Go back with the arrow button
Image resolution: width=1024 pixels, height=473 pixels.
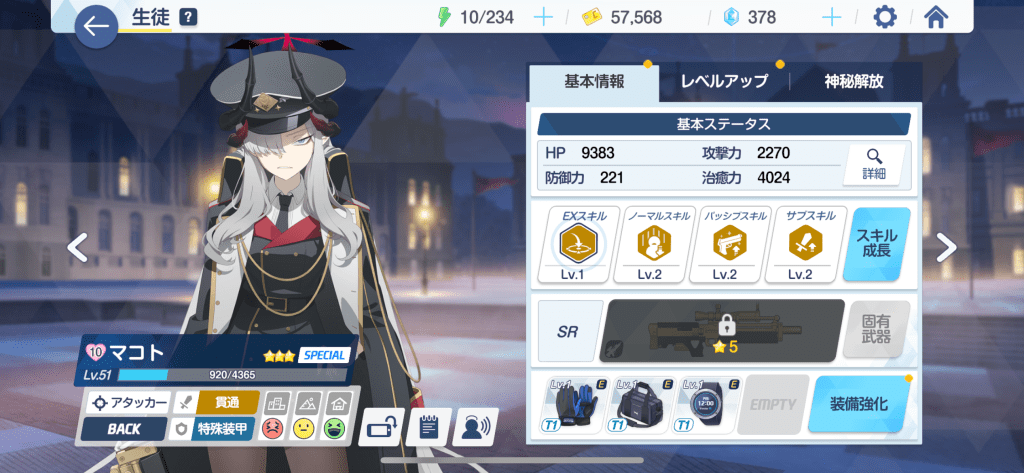tap(97, 27)
